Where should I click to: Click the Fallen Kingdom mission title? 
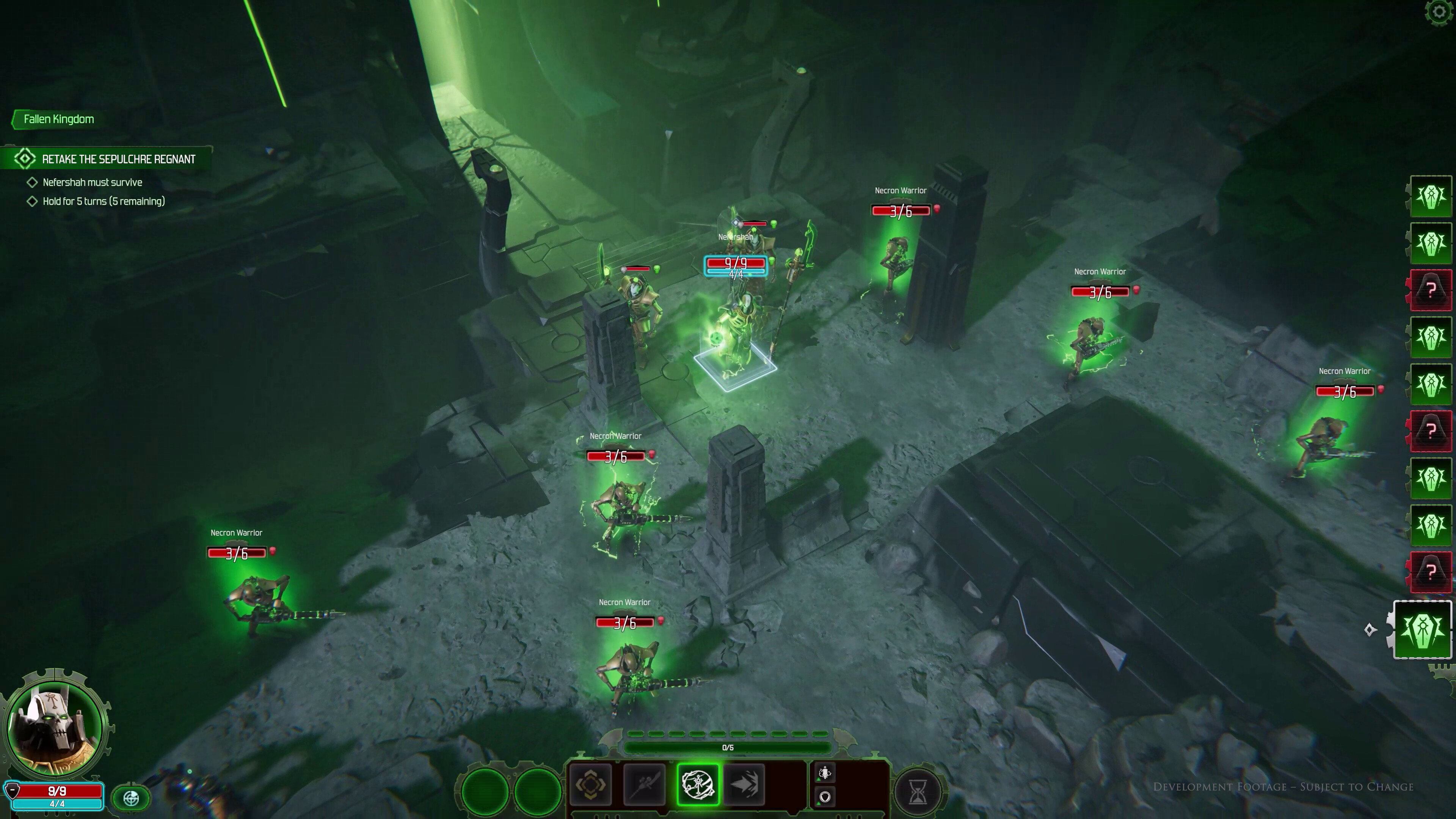[x=58, y=119]
